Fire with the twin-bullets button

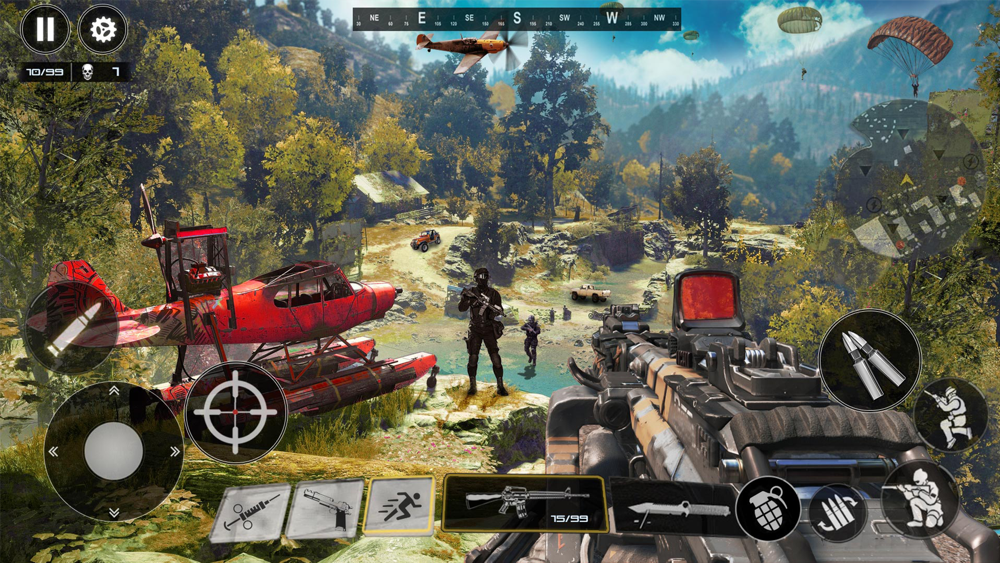[869, 360]
